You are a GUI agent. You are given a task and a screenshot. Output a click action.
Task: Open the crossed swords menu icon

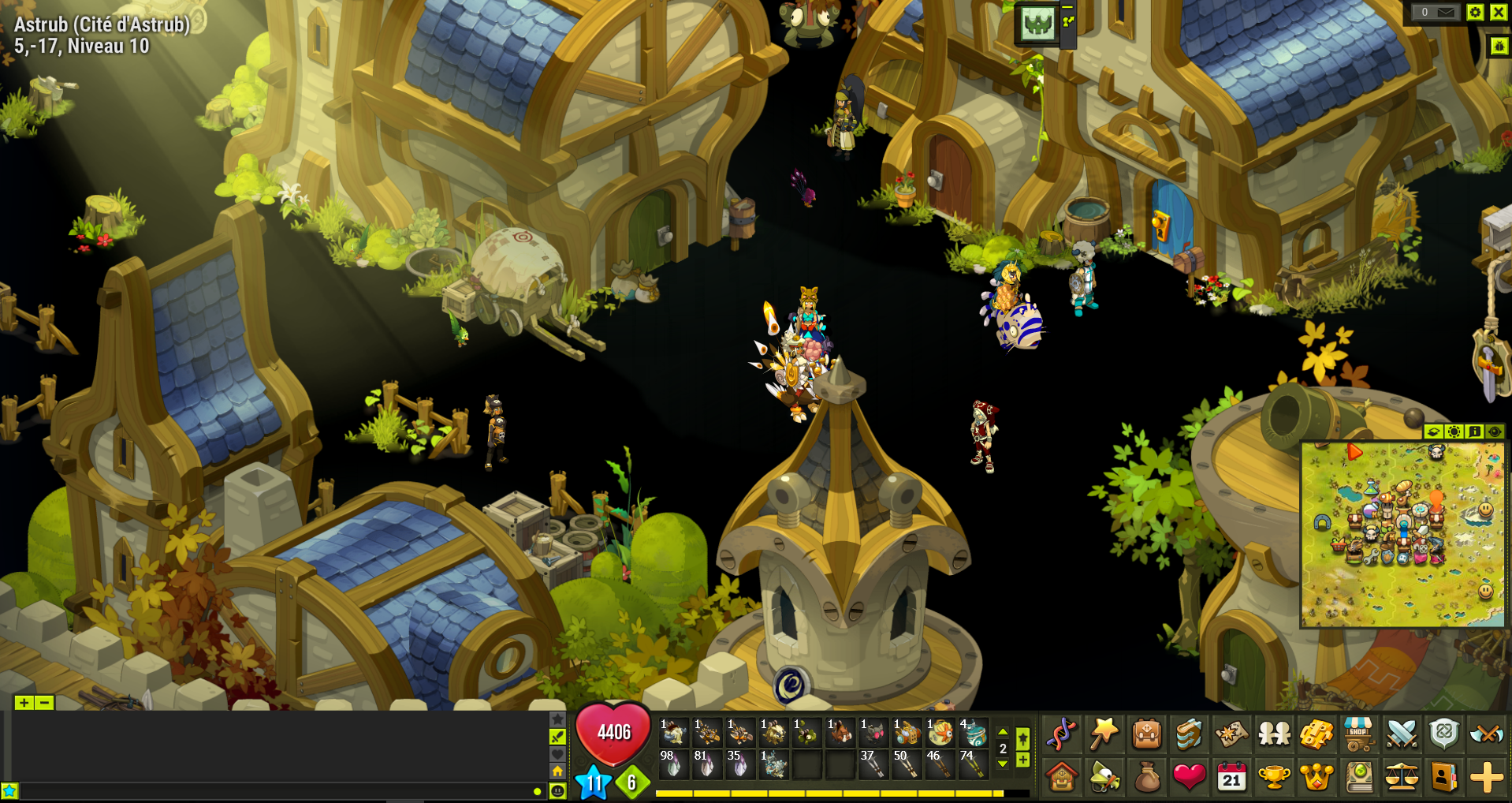[x=1401, y=734]
